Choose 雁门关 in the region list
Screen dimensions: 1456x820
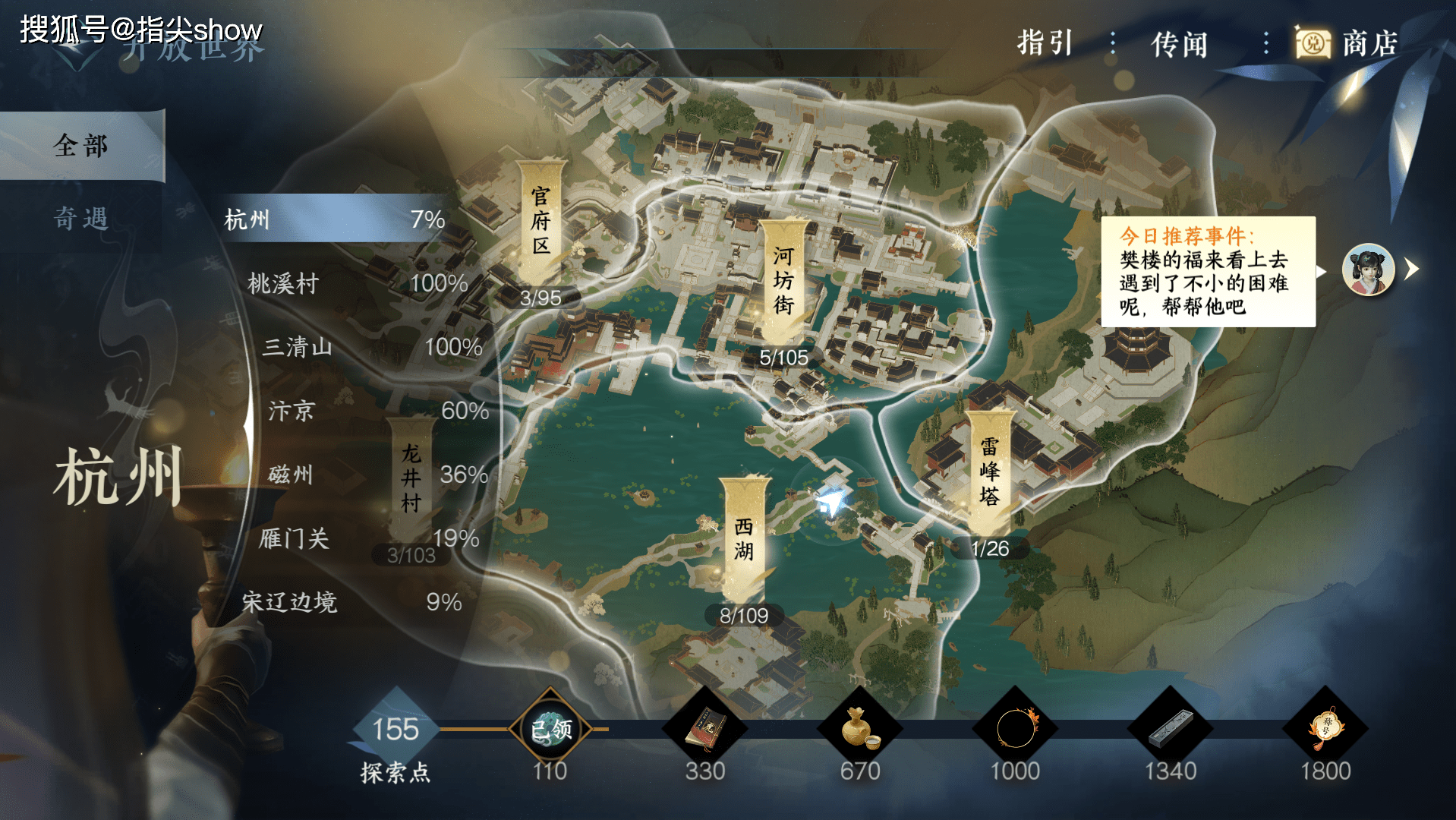(294, 538)
